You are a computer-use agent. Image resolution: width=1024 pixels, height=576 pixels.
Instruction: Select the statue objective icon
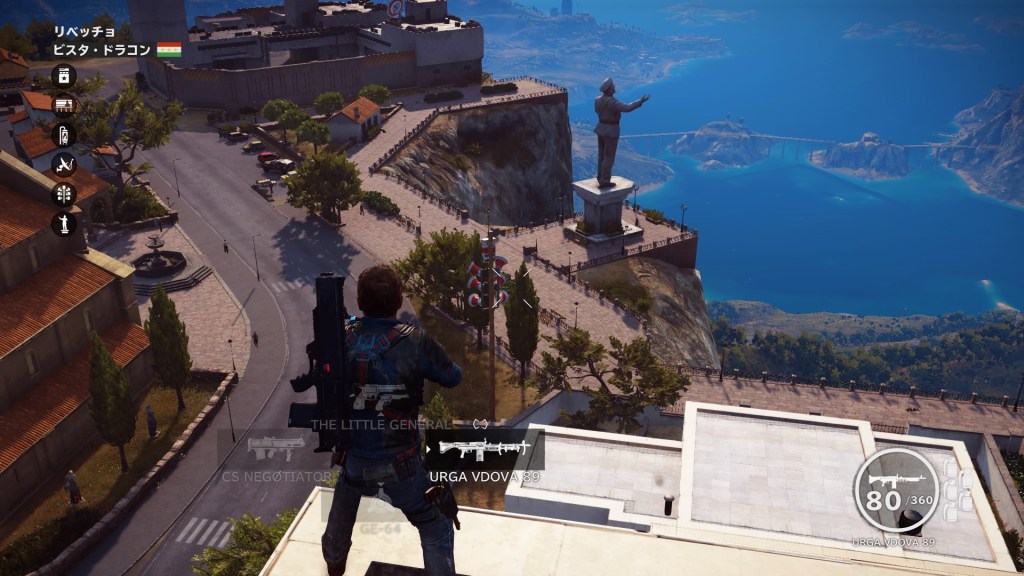[64, 223]
